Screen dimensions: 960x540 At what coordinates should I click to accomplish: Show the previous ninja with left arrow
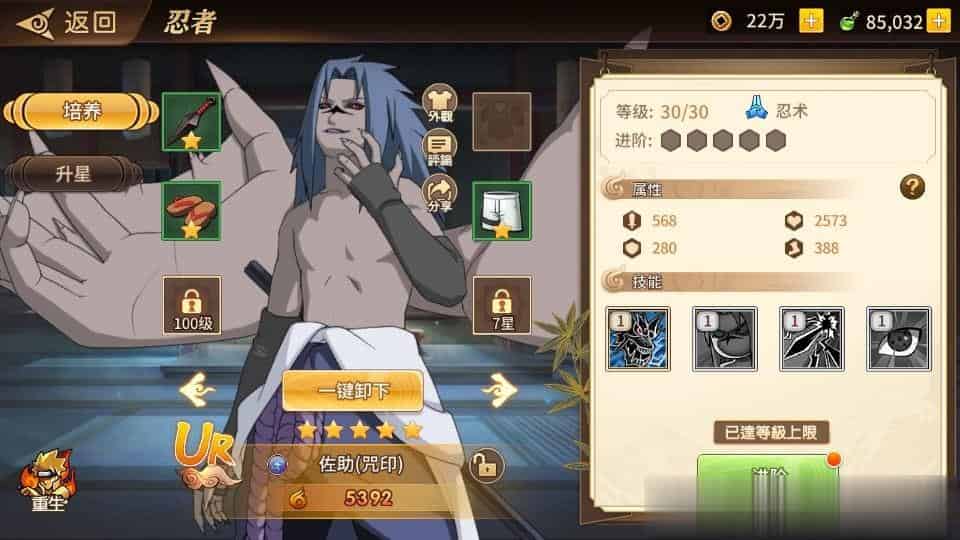197,388
